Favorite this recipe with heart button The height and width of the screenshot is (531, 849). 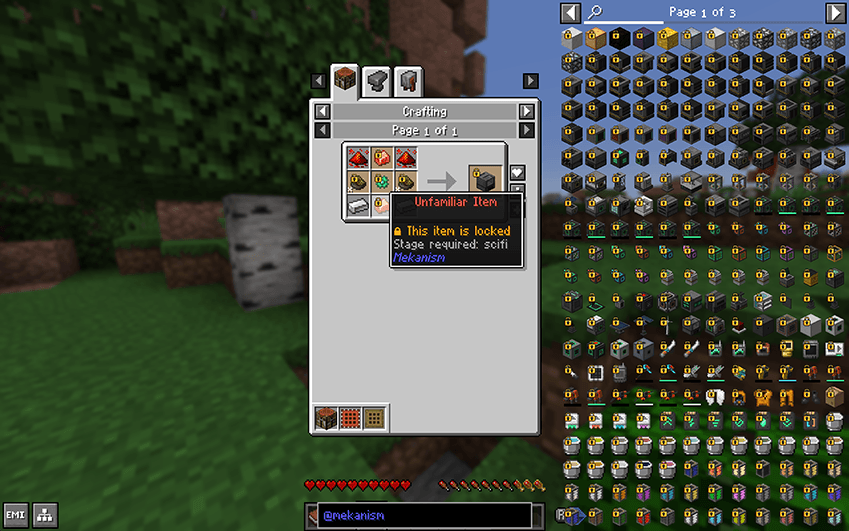pyautogui.click(x=517, y=173)
